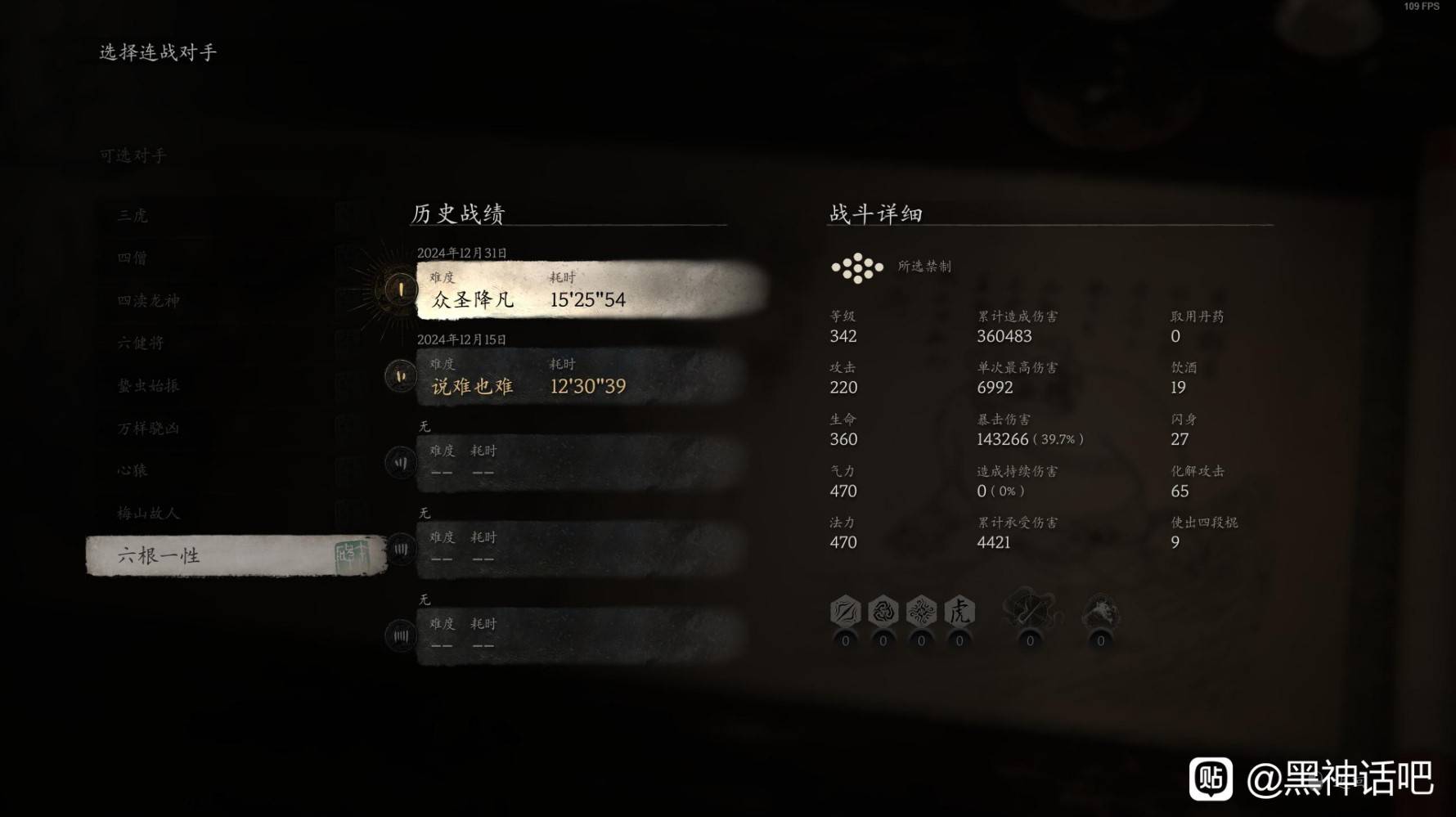The width and height of the screenshot is (1456, 817).
Task: Expand the third empty battle record entry
Action: click(x=573, y=462)
